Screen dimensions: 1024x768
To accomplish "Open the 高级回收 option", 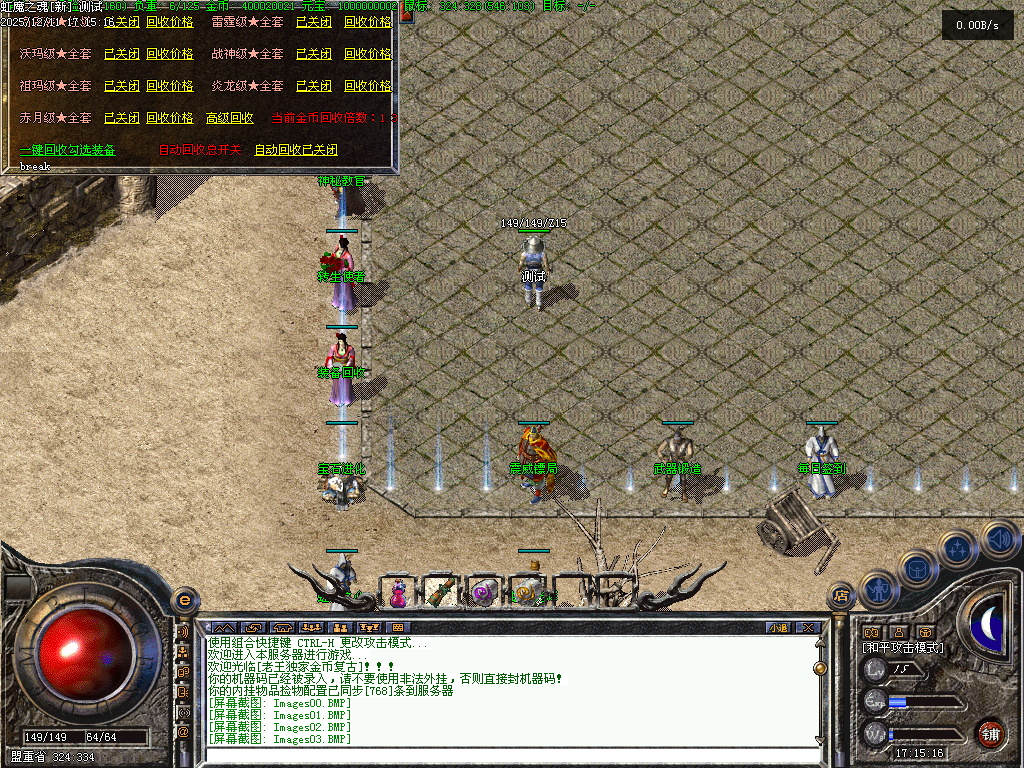I will pos(230,118).
